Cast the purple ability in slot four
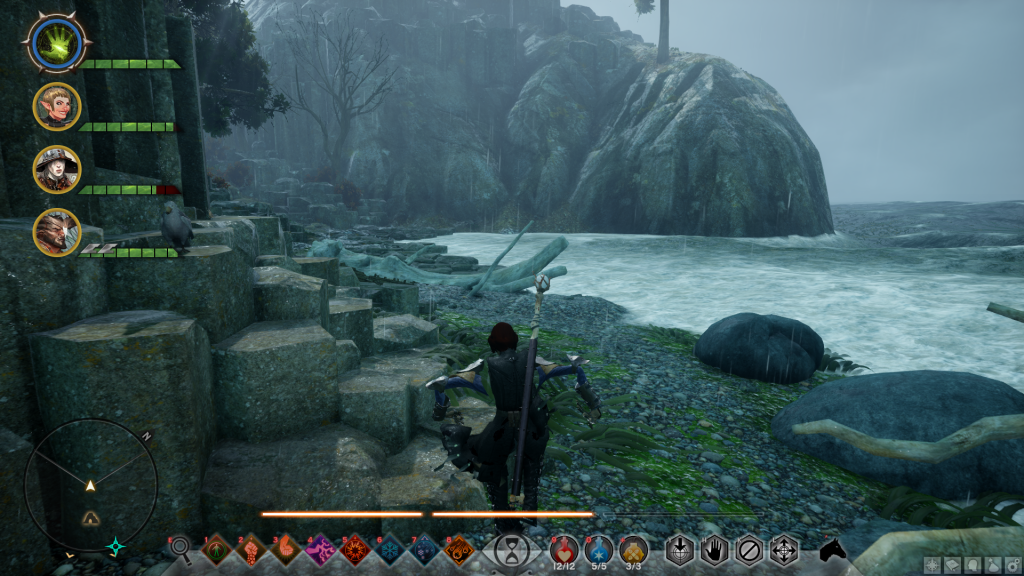The height and width of the screenshot is (576, 1024). coord(321,548)
